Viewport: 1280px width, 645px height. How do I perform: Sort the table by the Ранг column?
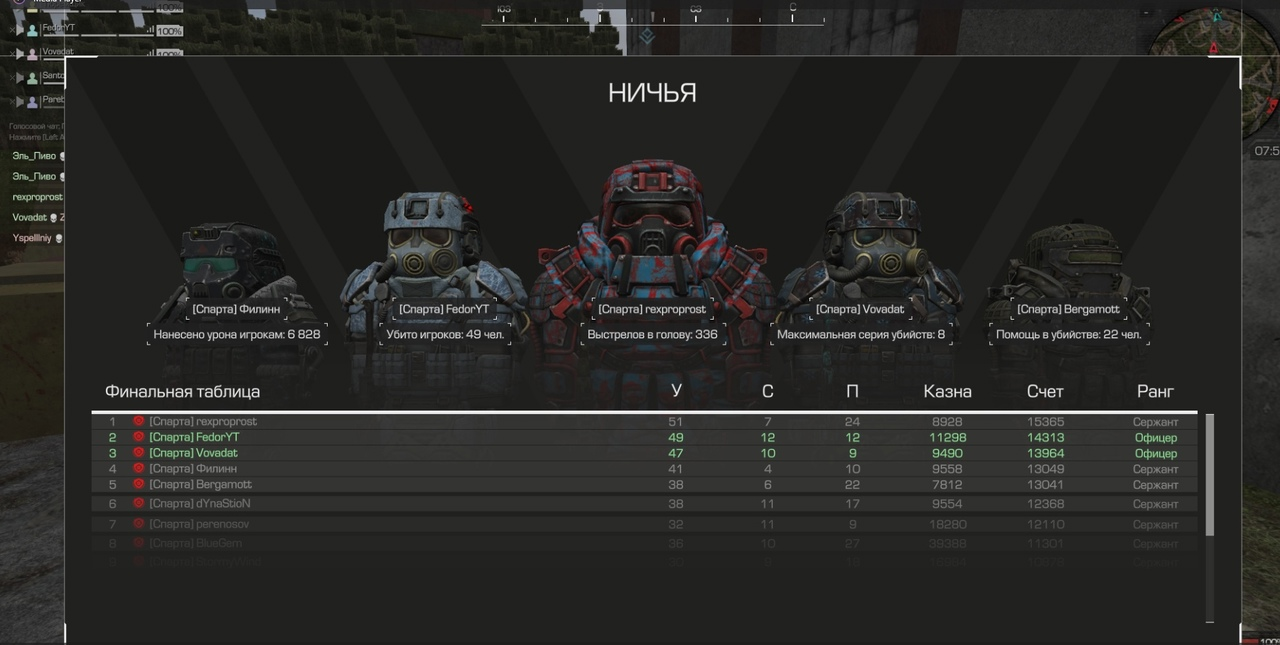(1155, 392)
